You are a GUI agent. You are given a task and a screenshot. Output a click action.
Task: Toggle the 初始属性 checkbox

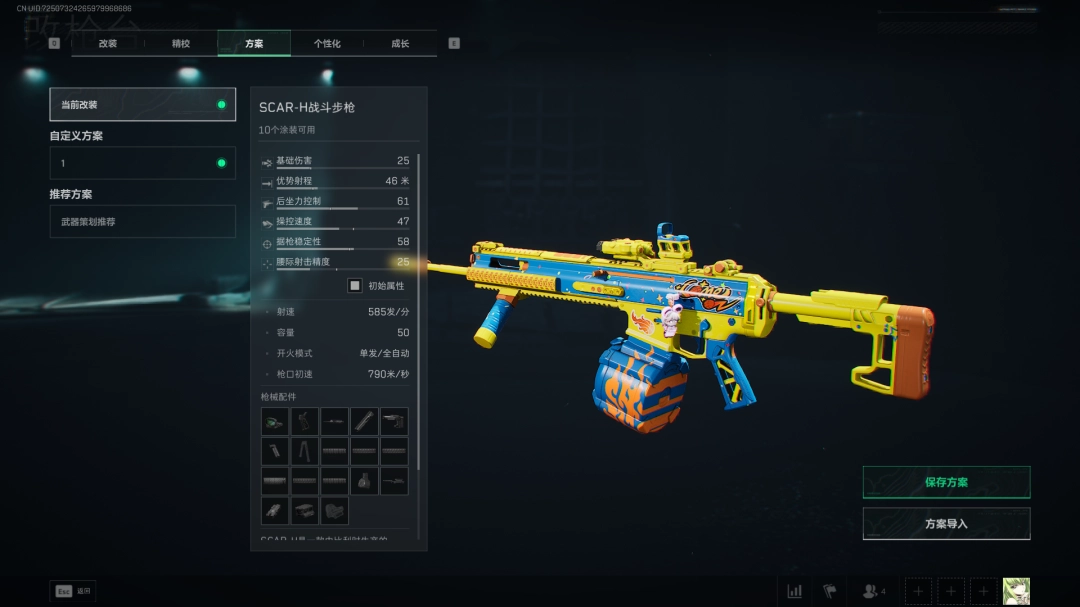(355, 286)
